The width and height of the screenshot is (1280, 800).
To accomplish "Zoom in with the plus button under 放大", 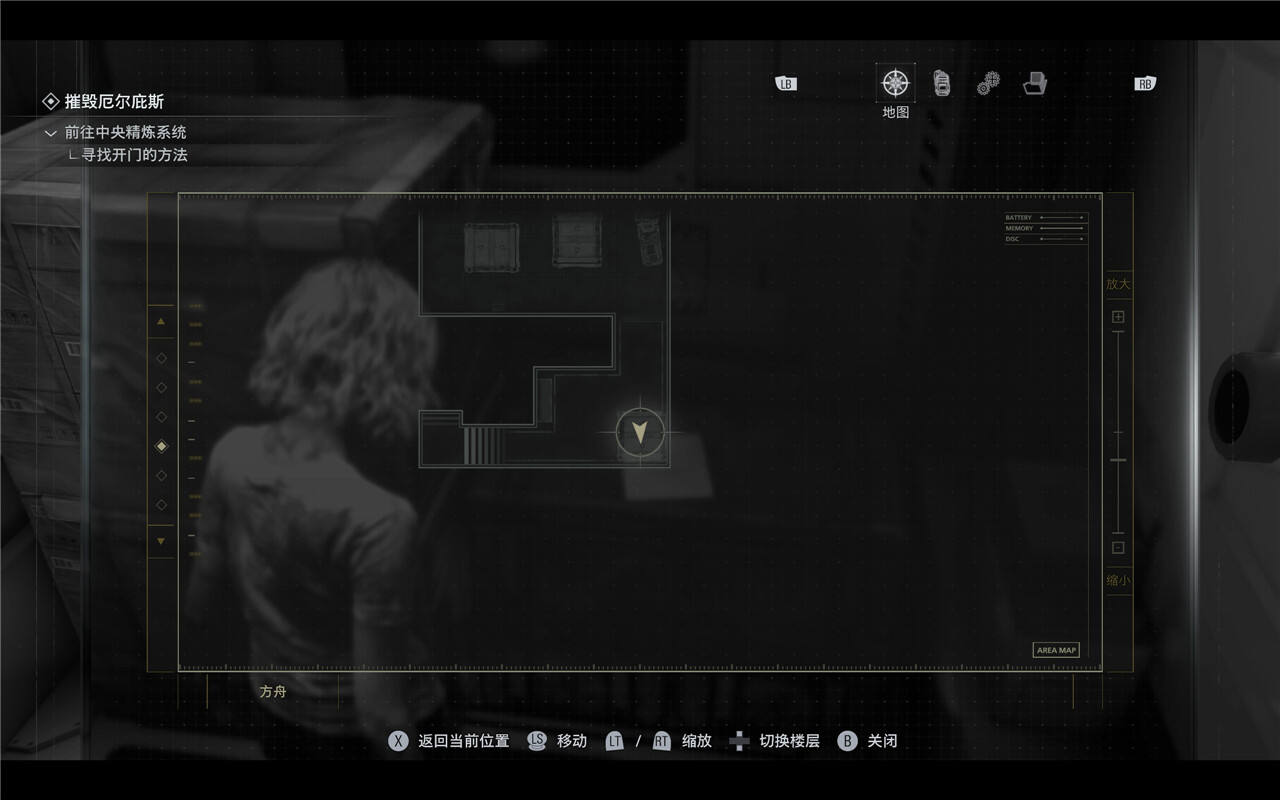I will pyautogui.click(x=1118, y=317).
